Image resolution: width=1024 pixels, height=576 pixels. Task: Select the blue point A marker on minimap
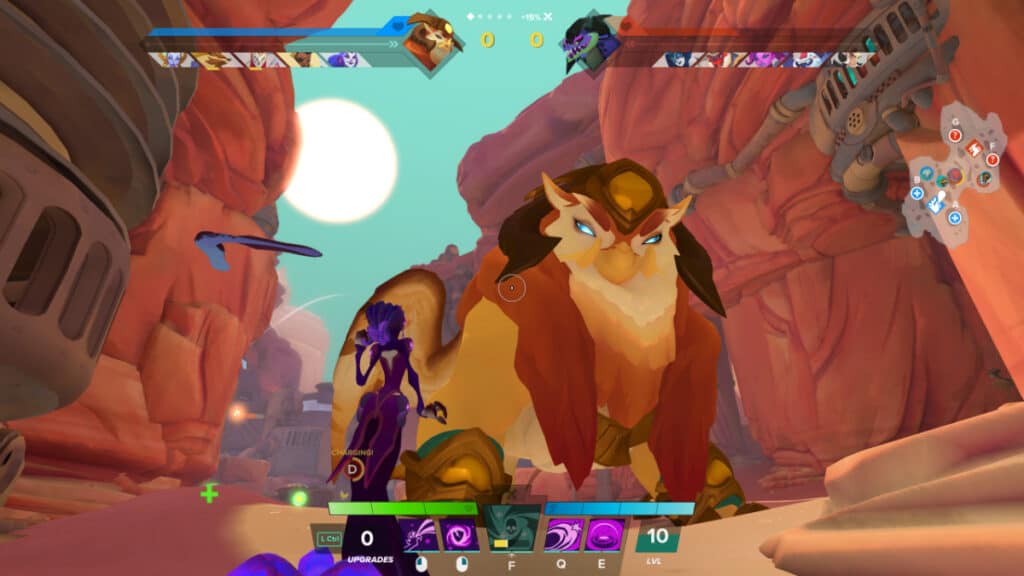[x=954, y=218]
